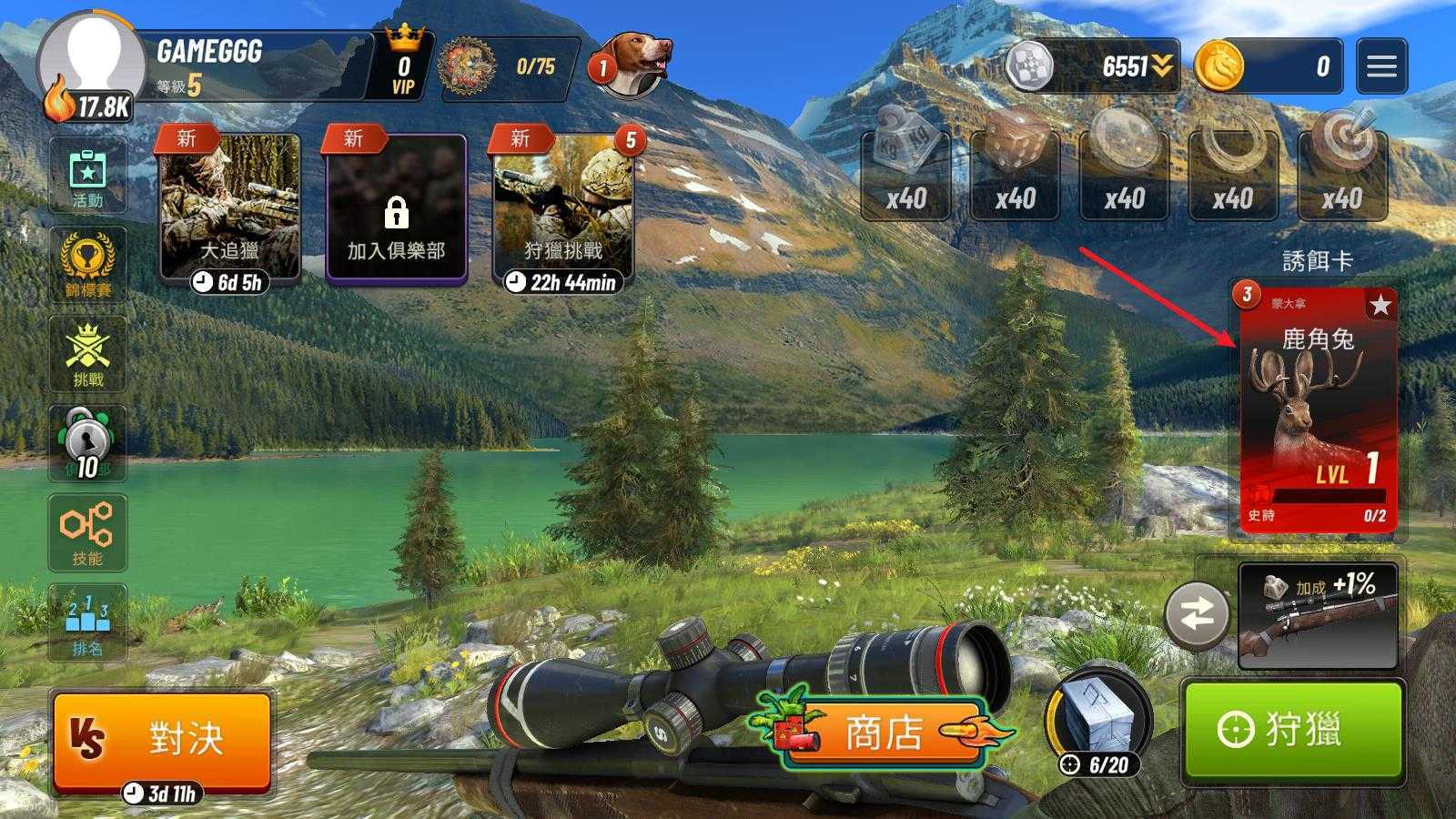Viewport: 1456px width, 819px height.
Task: Show the 排名 rankings
Action: coord(87,622)
